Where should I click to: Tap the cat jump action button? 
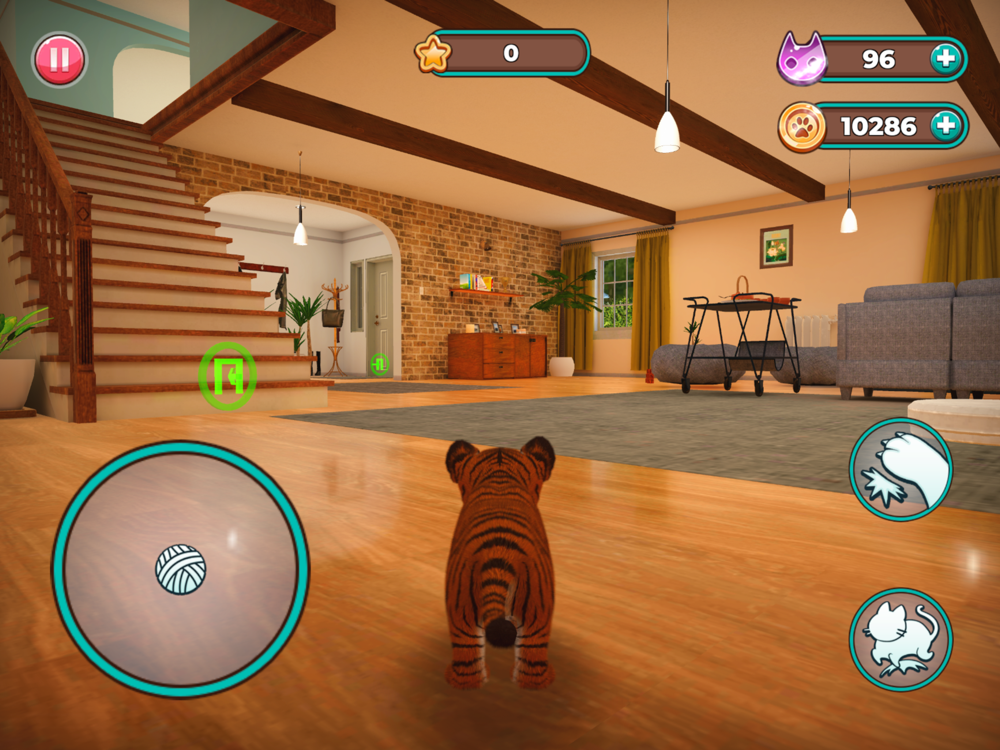(900, 639)
